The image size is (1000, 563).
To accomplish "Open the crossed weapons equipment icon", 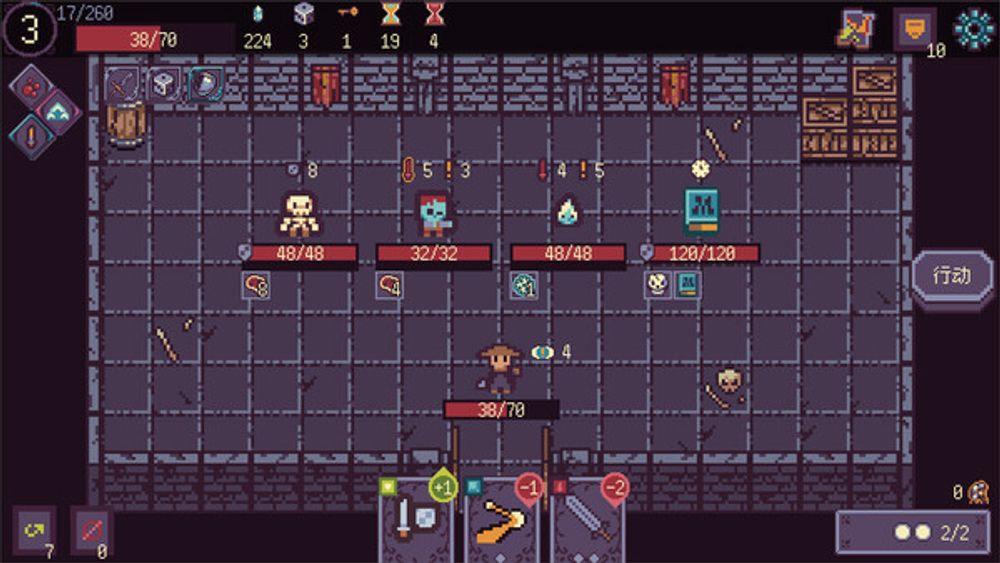I will point(854,29).
